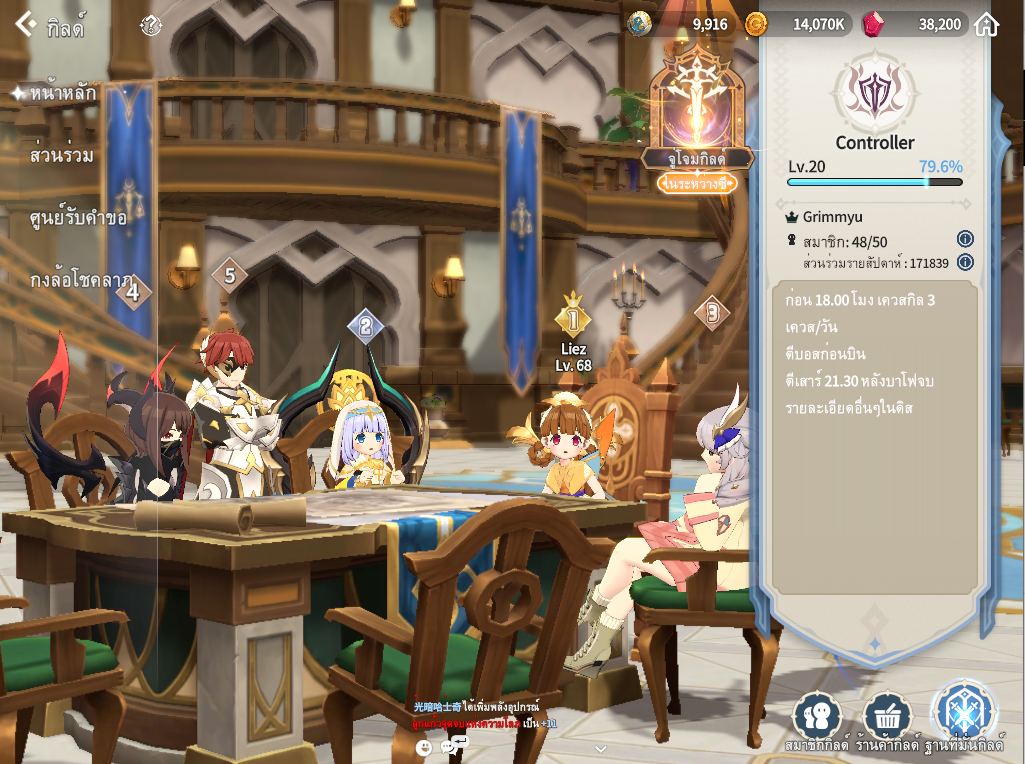This screenshot has height=764, width=1025.
Task: Expand the chat with the down chevron
Action: tap(600, 748)
